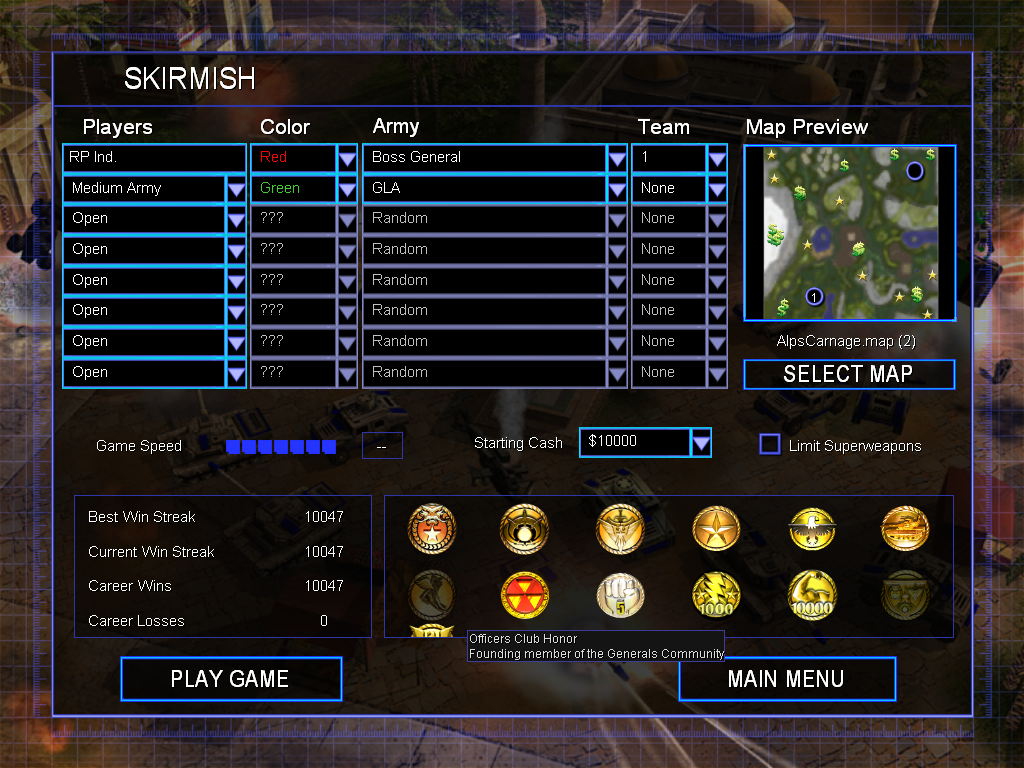Viewport: 1024px width, 768px height.
Task: Open the Boss General army dropdown
Action: [x=617, y=157]
